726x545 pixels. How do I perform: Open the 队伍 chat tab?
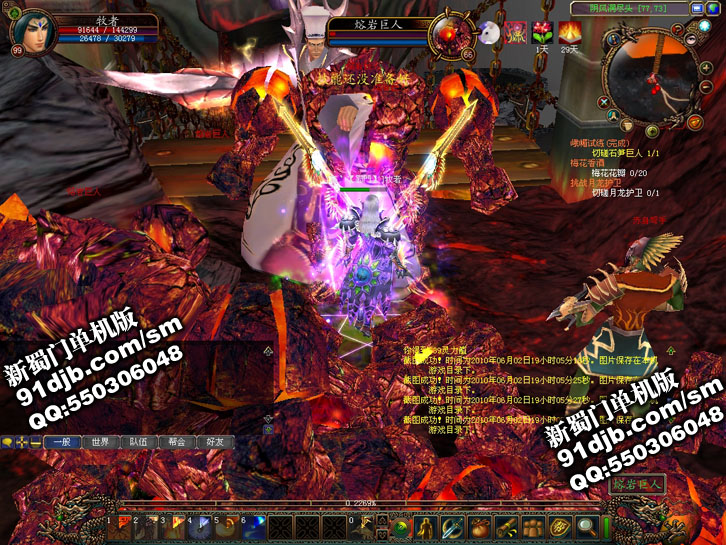coord(138,441)
